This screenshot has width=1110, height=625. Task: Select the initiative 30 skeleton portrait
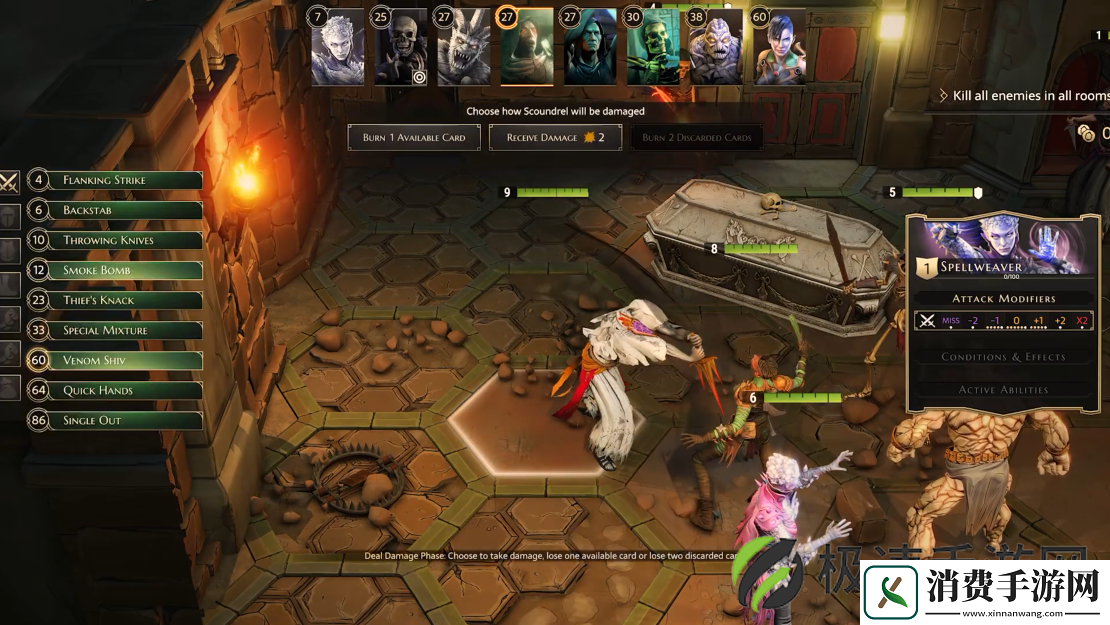[653, 50]
